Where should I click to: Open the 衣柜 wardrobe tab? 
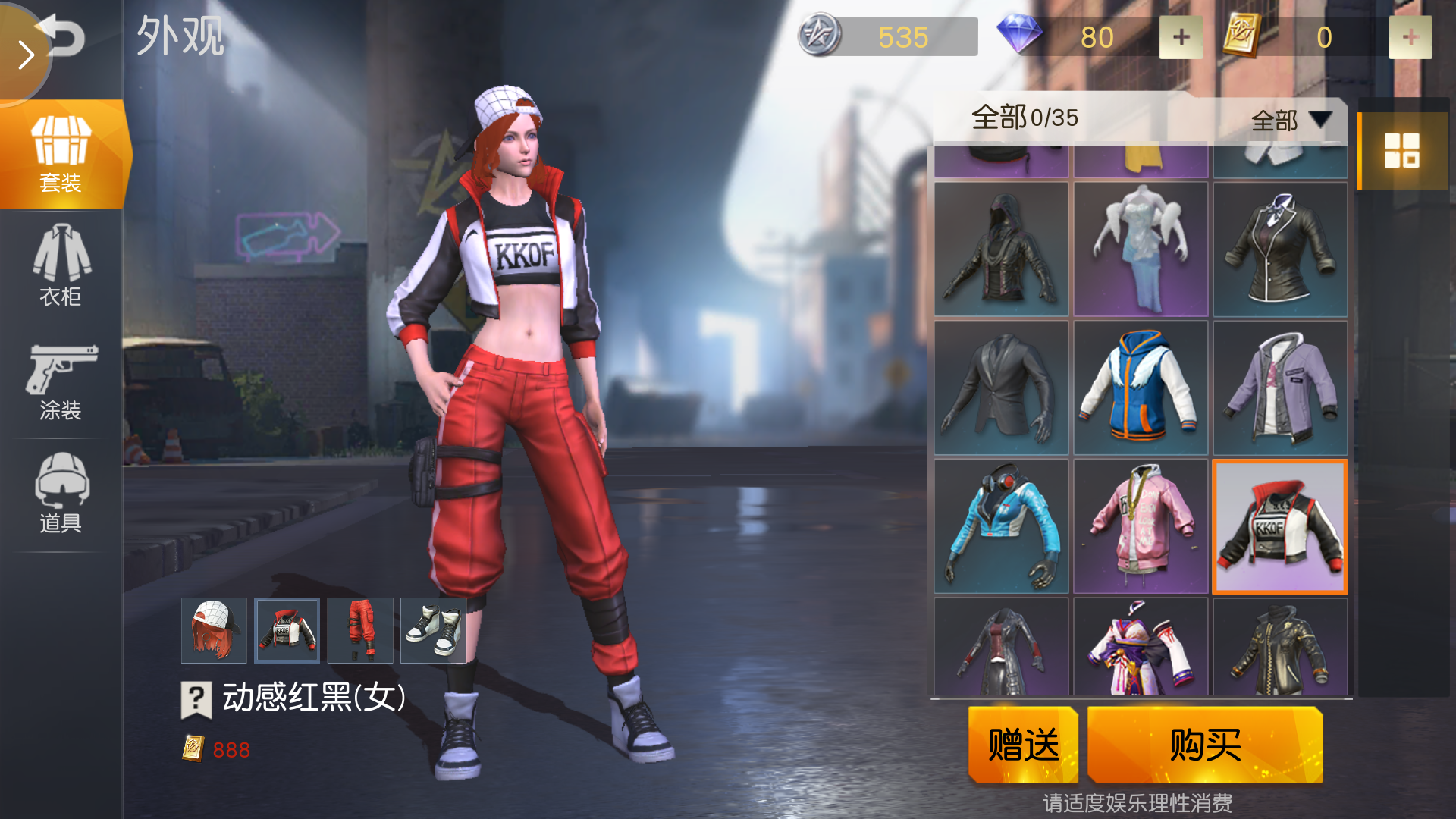(61, 265)
